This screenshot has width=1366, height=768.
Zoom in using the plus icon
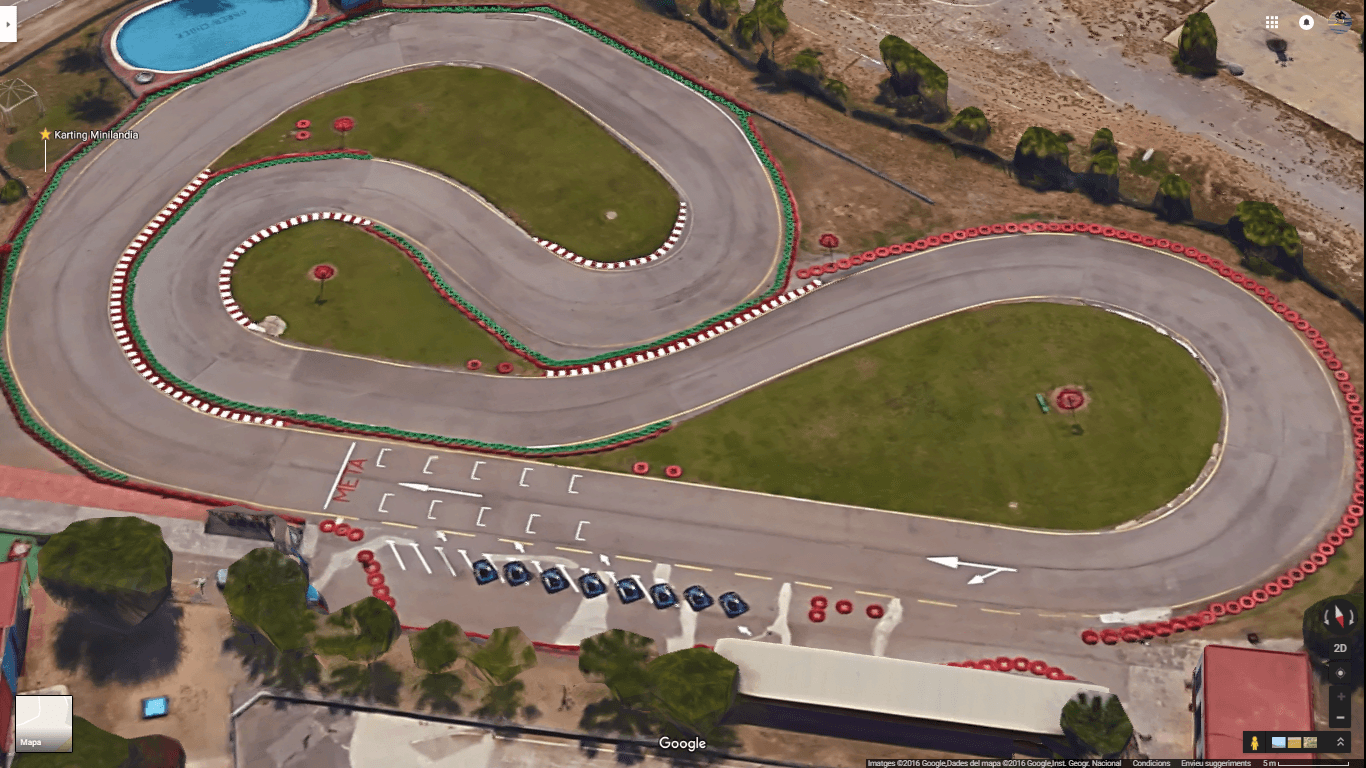pos(1341,695)
